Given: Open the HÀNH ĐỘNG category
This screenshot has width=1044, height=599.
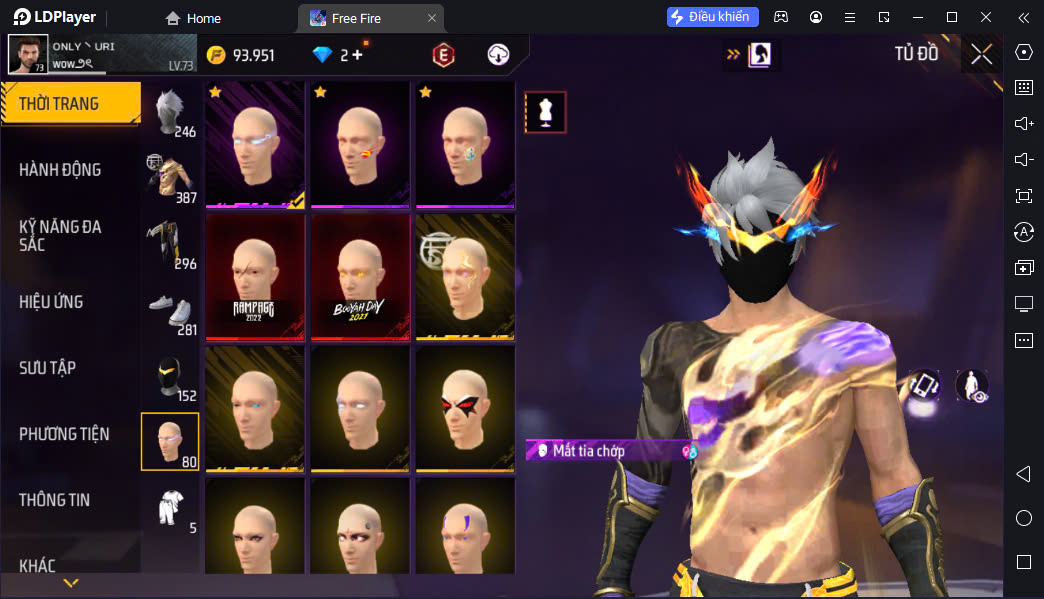Looking at the screenshot, I should pos(60,170).
